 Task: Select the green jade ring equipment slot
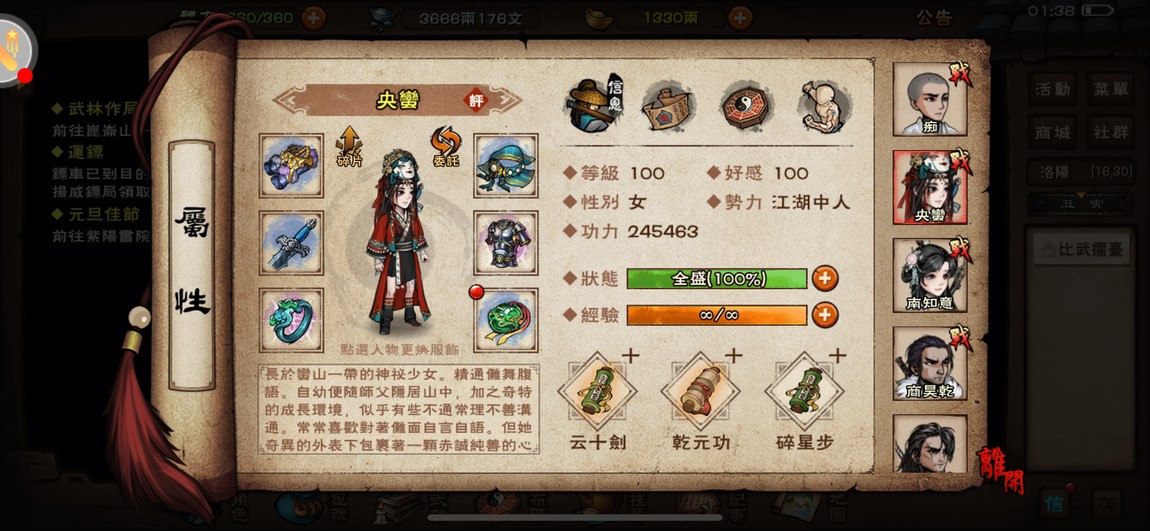(x=291, y=320)
